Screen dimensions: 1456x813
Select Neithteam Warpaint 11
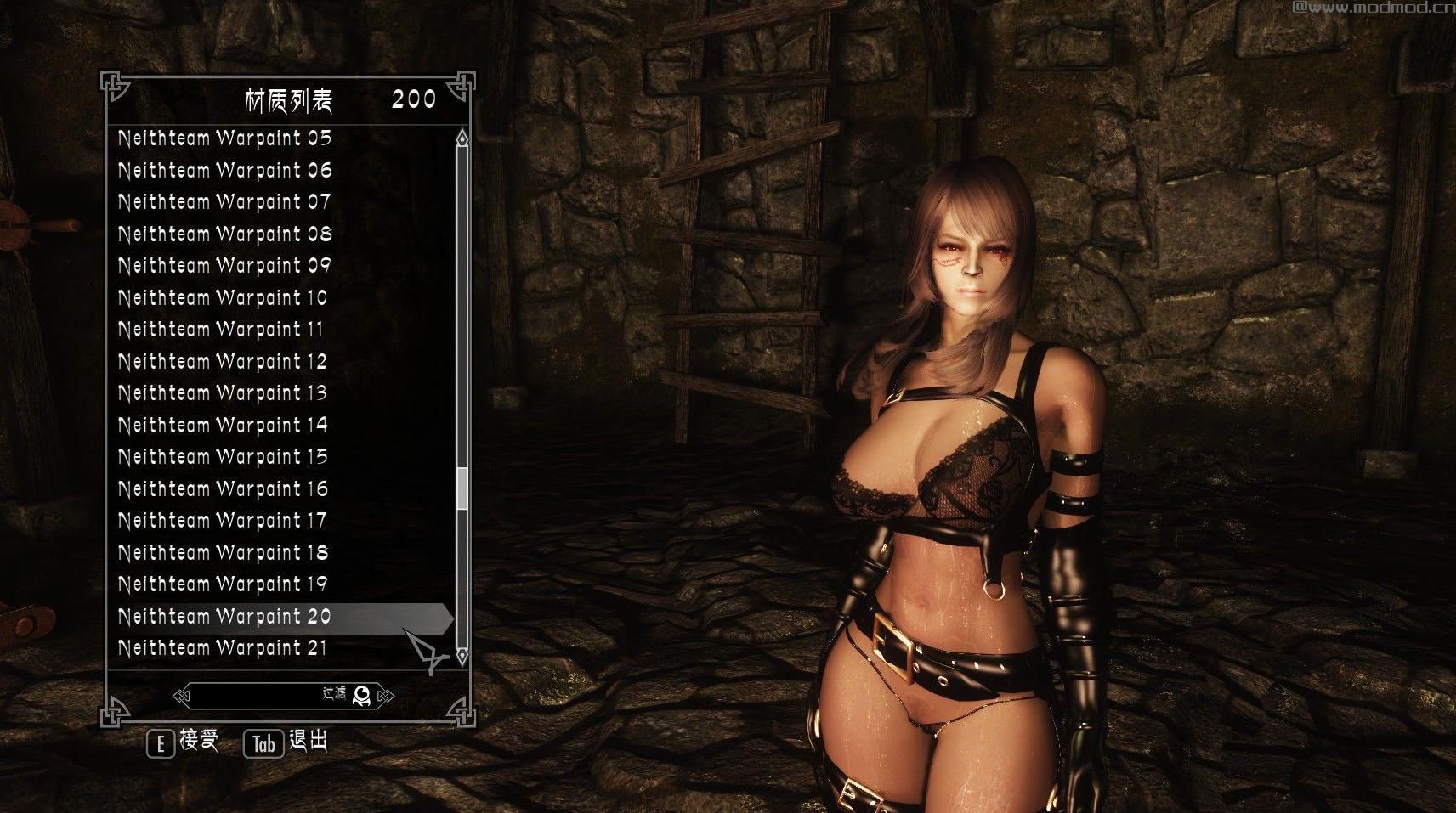(x=221, y=330)
